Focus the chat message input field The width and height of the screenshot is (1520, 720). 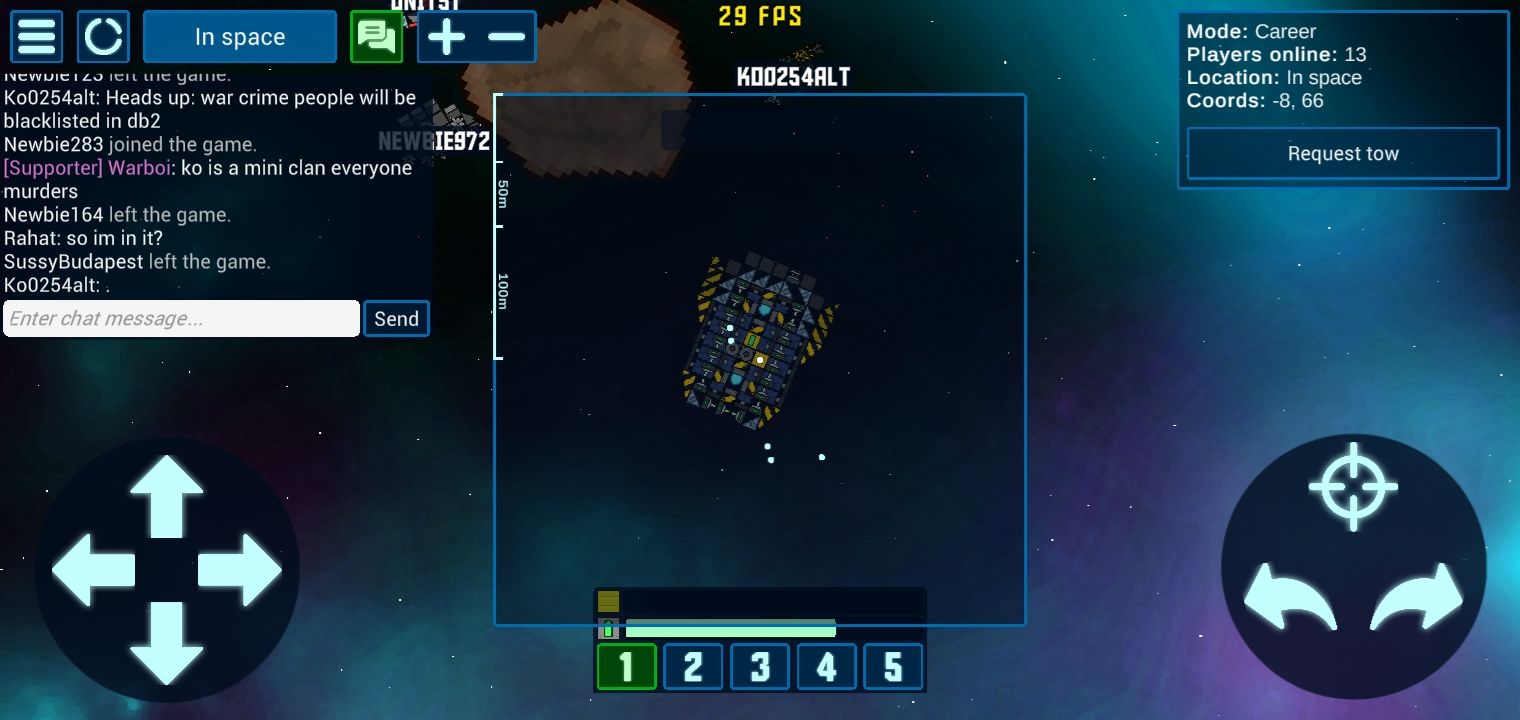tap(181, 319)
